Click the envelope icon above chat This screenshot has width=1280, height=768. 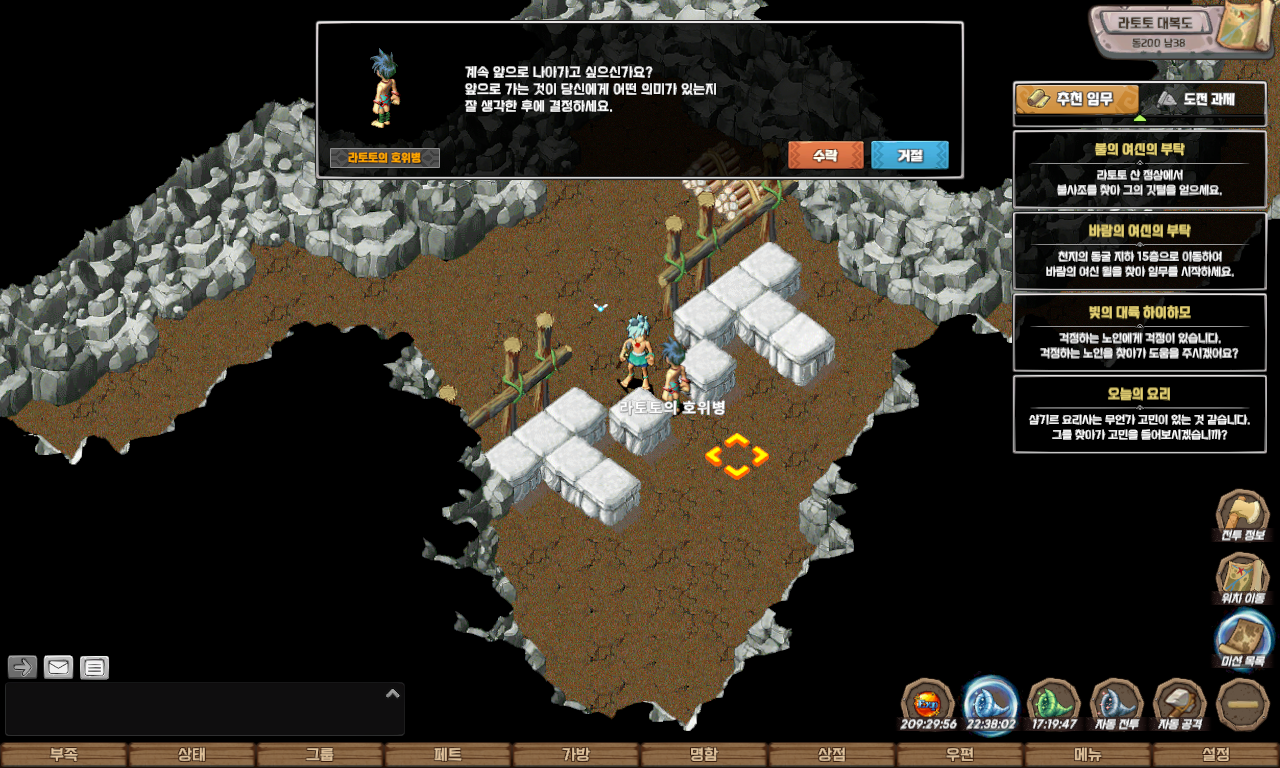[59, 667]
